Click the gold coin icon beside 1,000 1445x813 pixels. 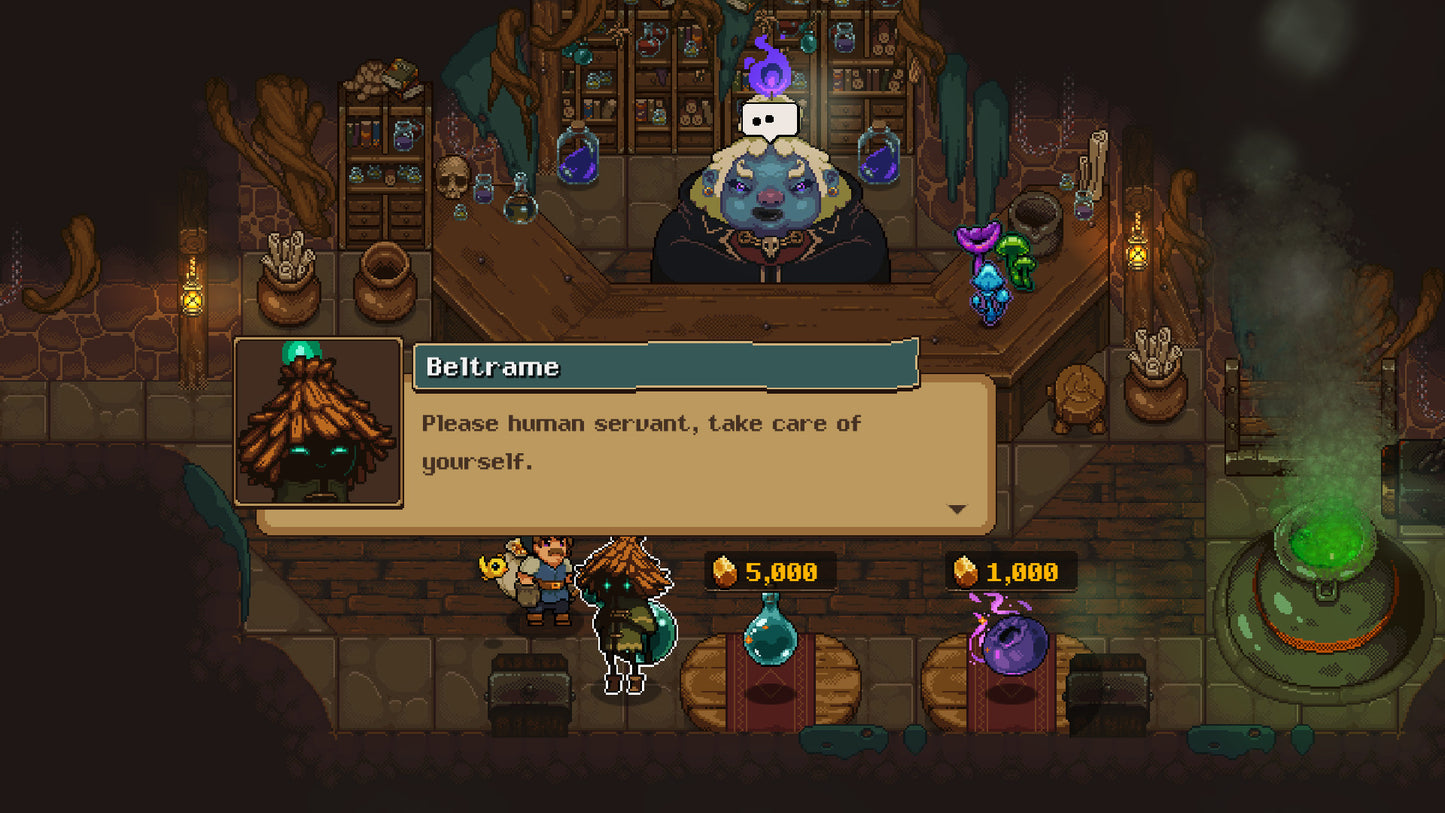[966, 572]
